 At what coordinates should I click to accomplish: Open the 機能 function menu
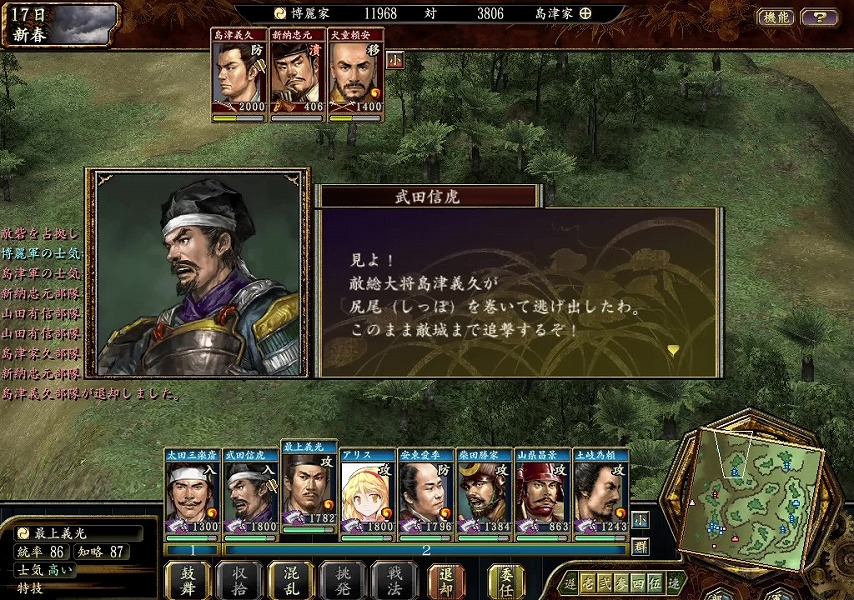click(x=775, y=17)
